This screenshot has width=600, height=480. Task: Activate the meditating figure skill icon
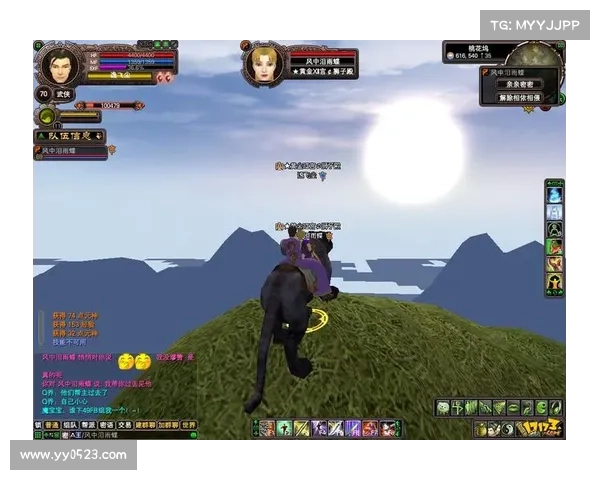[x=554, y=230]
